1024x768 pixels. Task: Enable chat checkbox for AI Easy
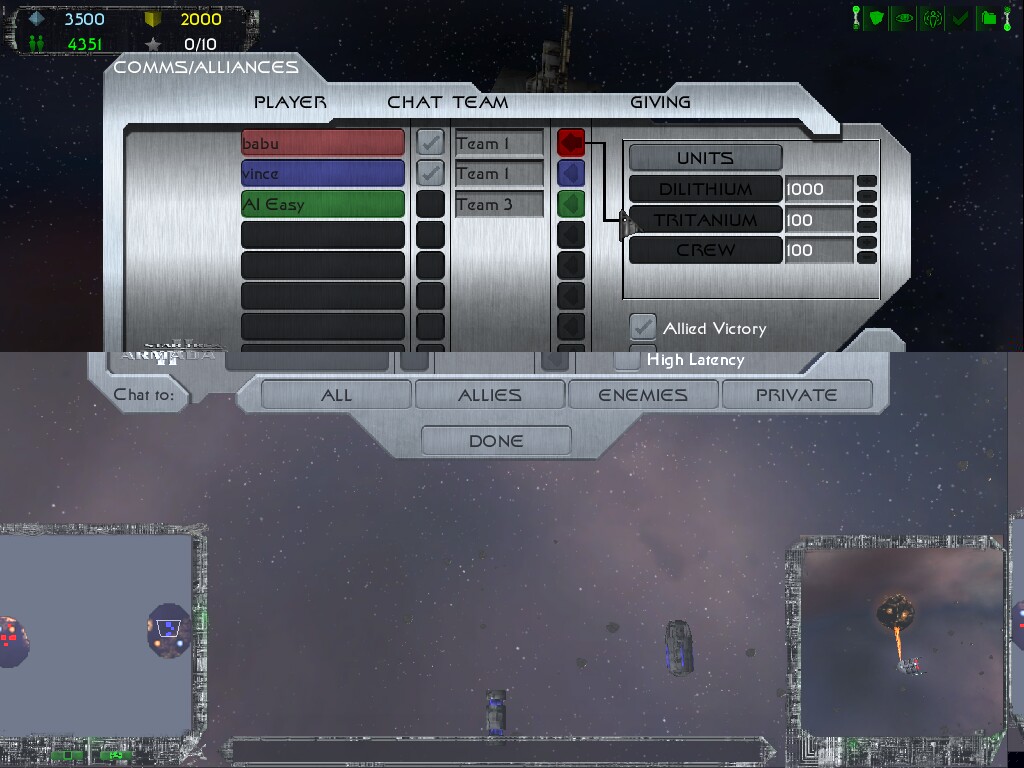coord(430,204)
